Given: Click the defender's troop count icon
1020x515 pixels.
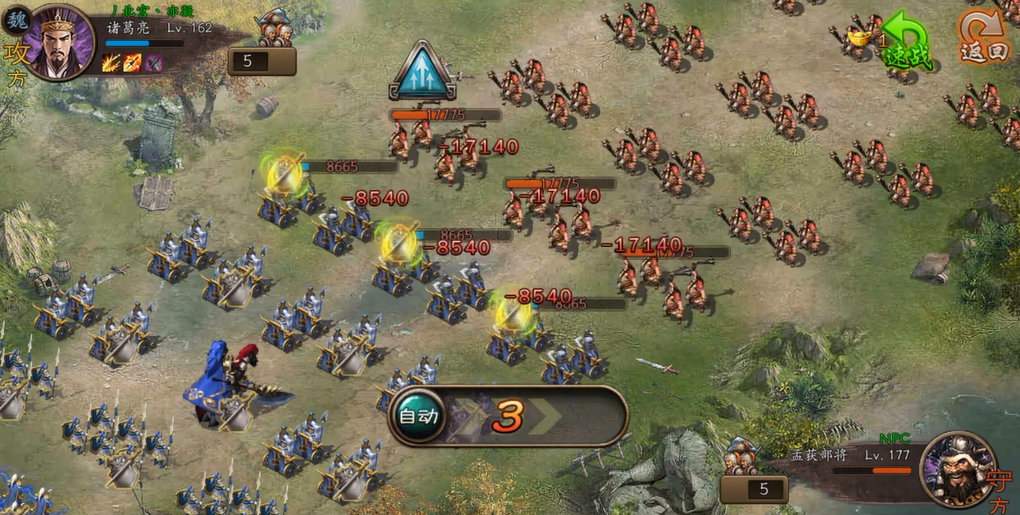Looking at the screenshot, I should pos(741,456).
